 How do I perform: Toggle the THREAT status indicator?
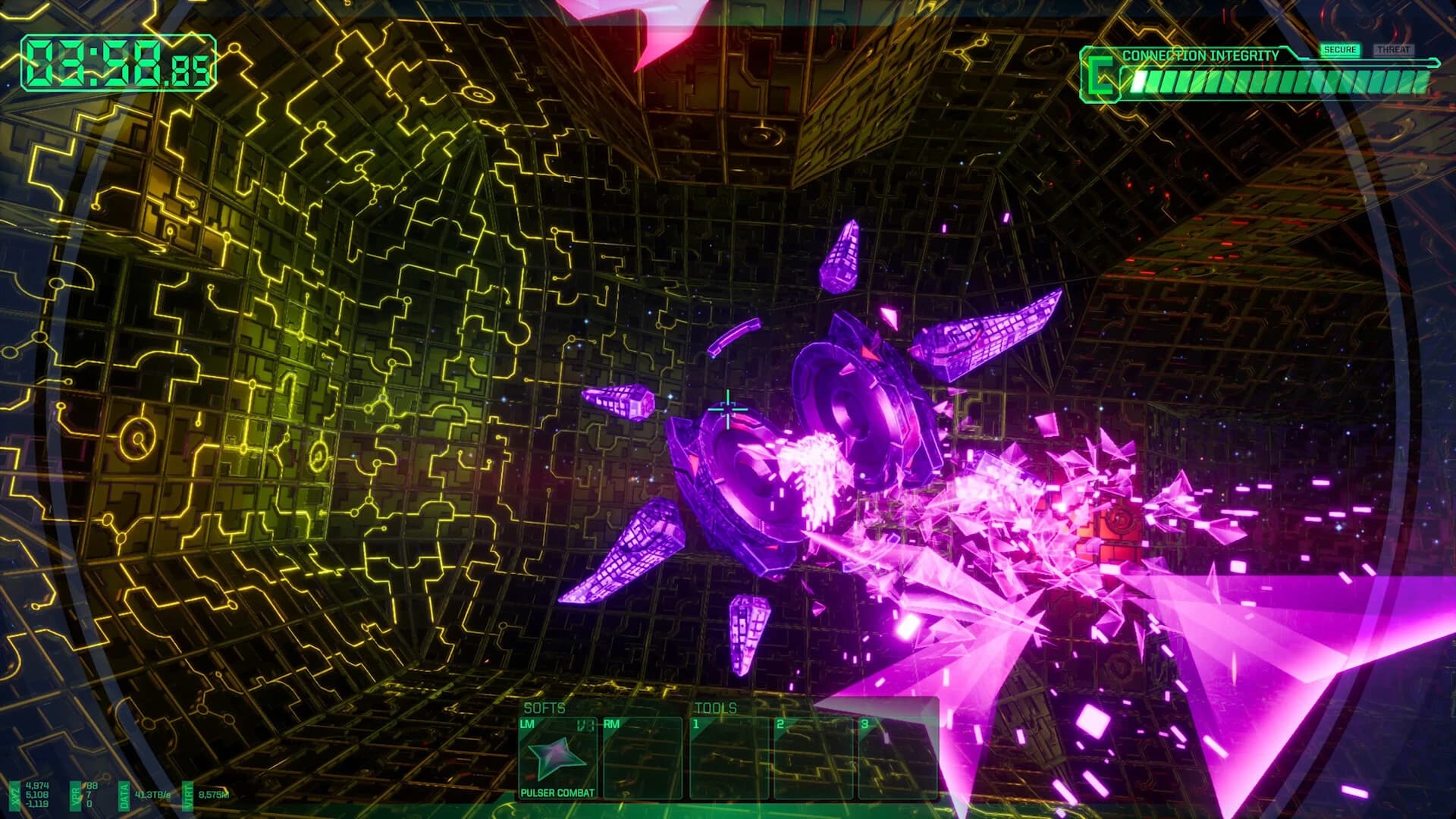(1395, 48)
